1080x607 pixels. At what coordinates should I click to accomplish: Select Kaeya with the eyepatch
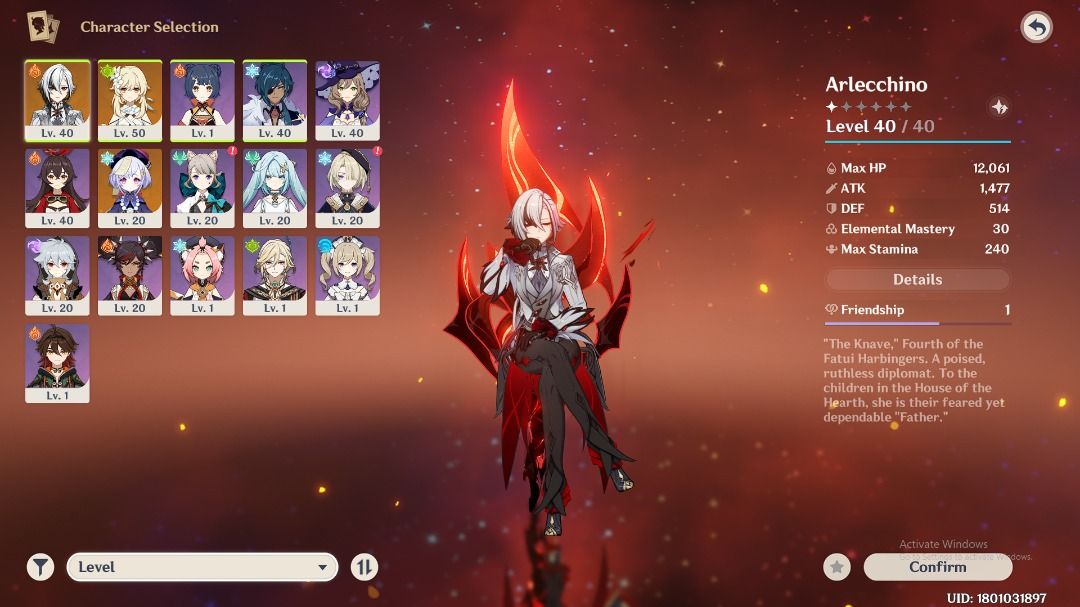[275, 100]
